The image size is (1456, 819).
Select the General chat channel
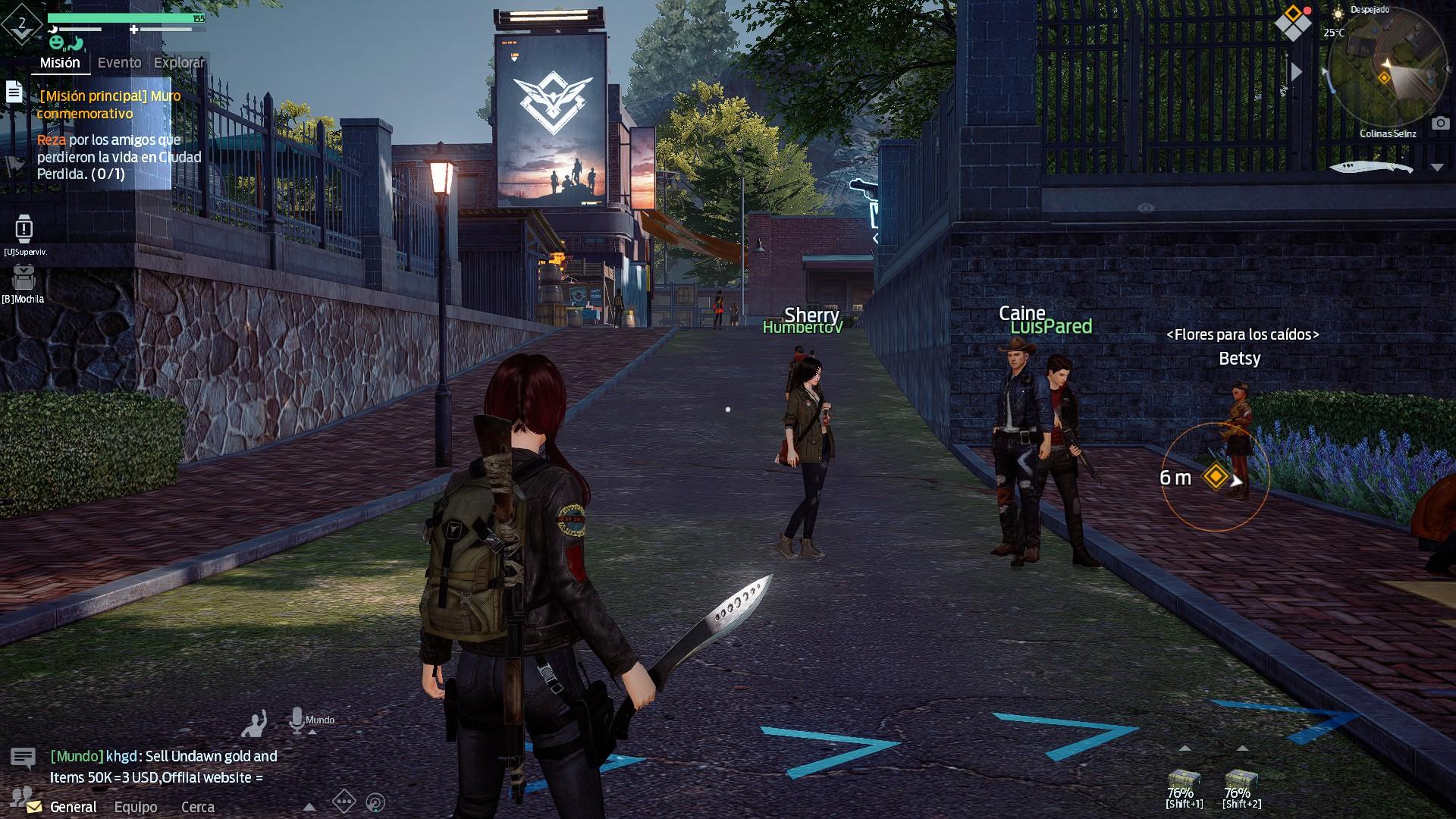pos(73,807)
